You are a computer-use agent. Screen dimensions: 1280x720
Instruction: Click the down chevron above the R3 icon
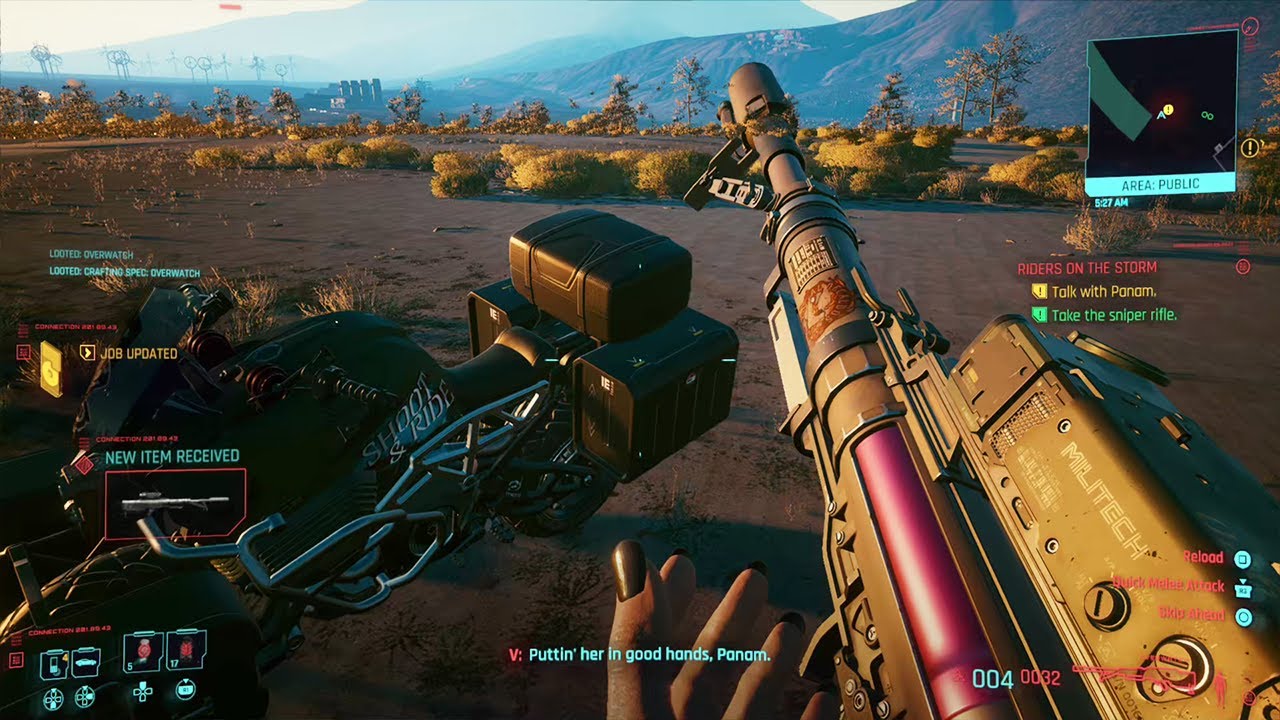[x=1243, y=581]
